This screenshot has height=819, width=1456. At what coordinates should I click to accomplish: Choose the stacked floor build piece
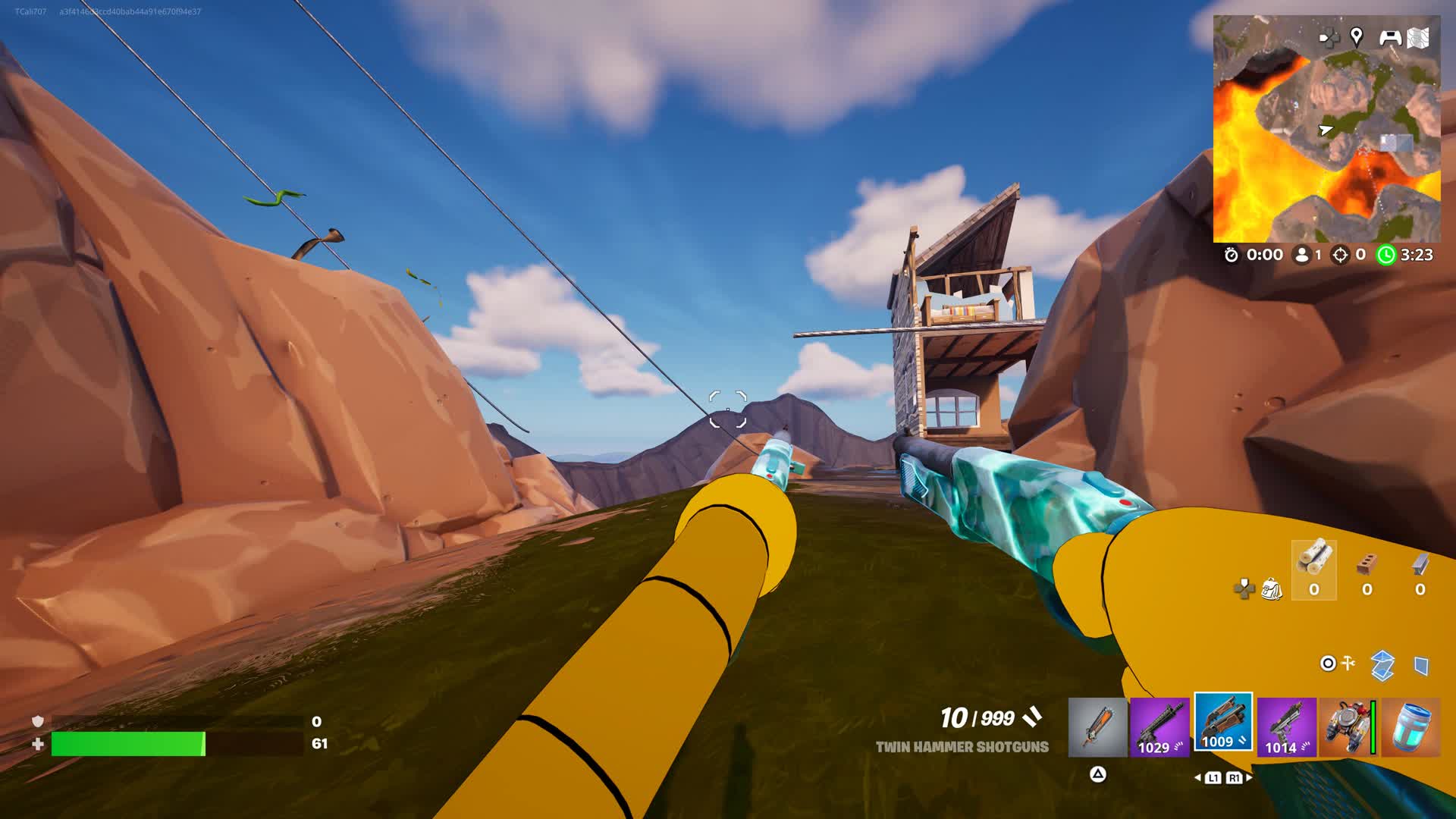tap(1382, 665)
